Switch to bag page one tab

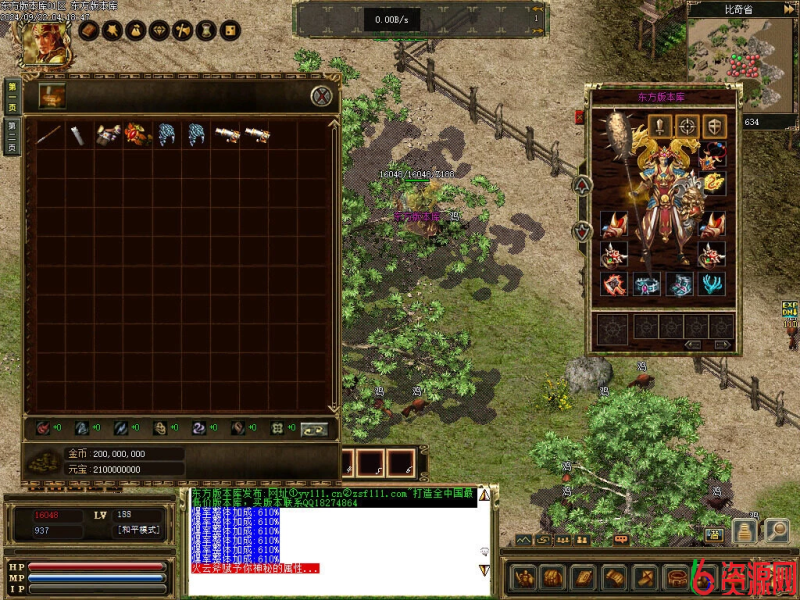click(x=12, y=94)
